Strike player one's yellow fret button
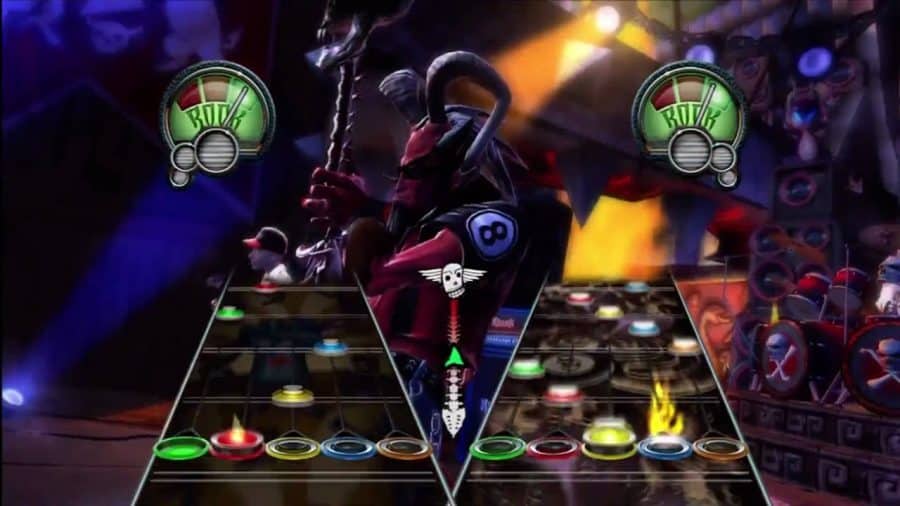The width and height of the screenshot is (900, 506). click(x=293, y=447)
